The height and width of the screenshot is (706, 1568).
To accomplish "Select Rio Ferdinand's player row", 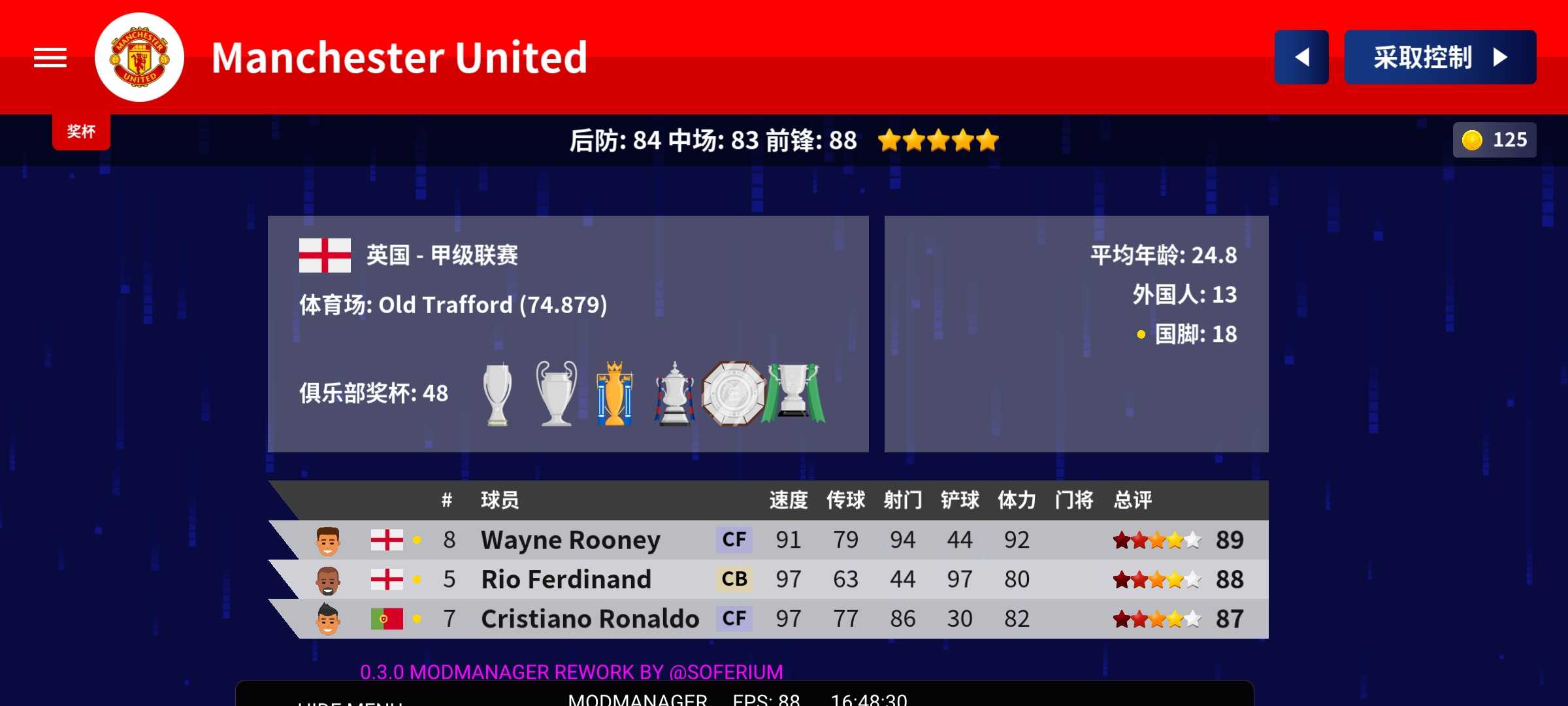I will pos(768,579).
